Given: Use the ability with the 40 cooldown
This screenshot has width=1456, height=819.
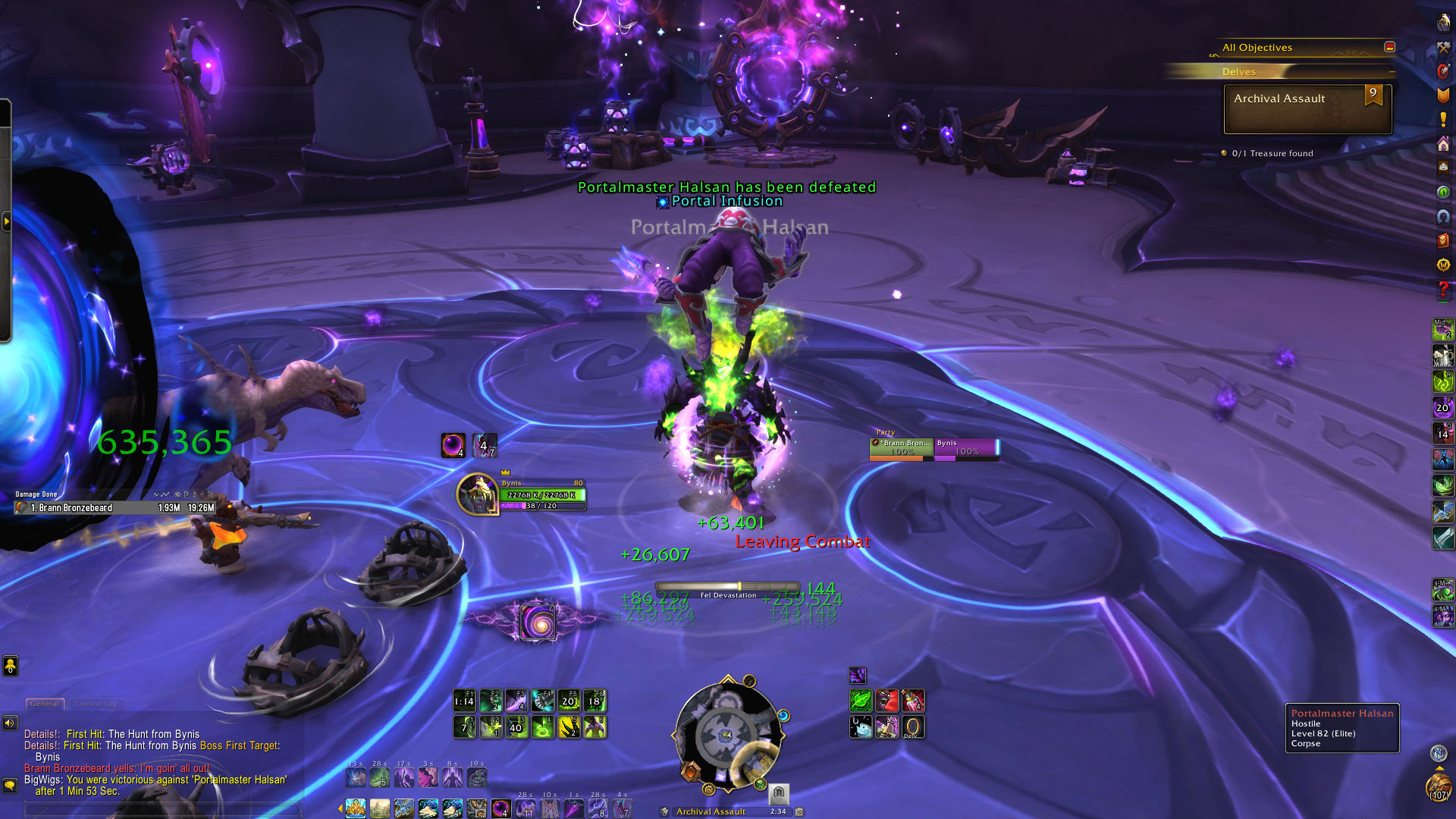Looking at the screenshot, I should point(516,726).
